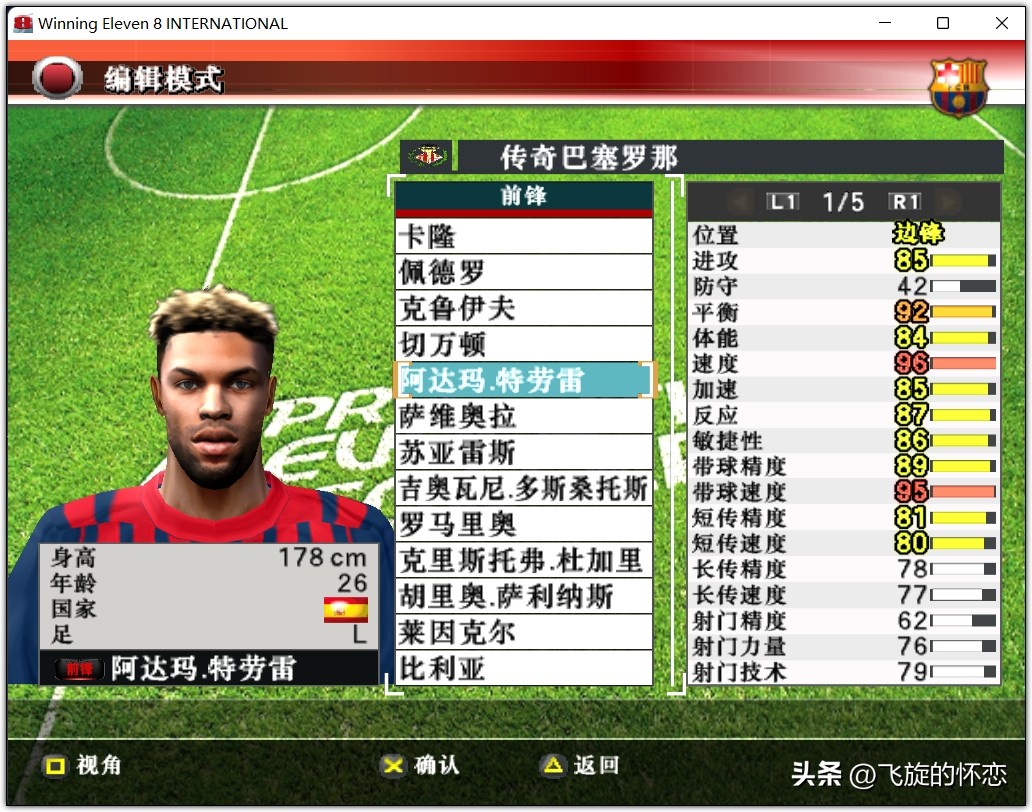The image size is (1032, 812).
Task: Choose the 苏亚雷斯 player row
Action: click(523, 452)
